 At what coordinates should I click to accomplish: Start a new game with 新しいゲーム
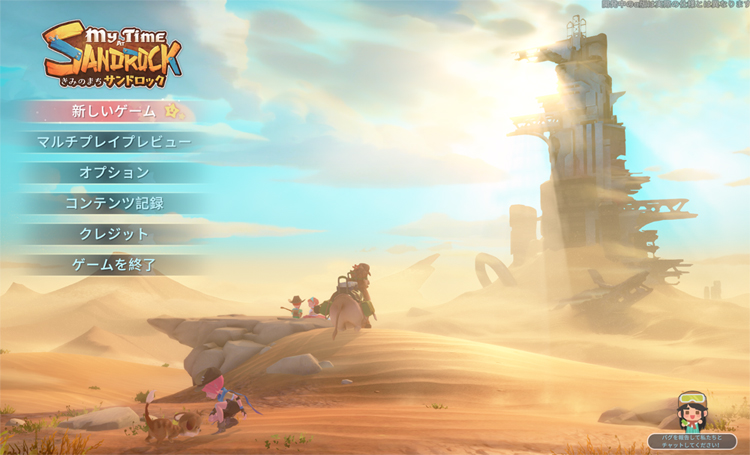114,111
